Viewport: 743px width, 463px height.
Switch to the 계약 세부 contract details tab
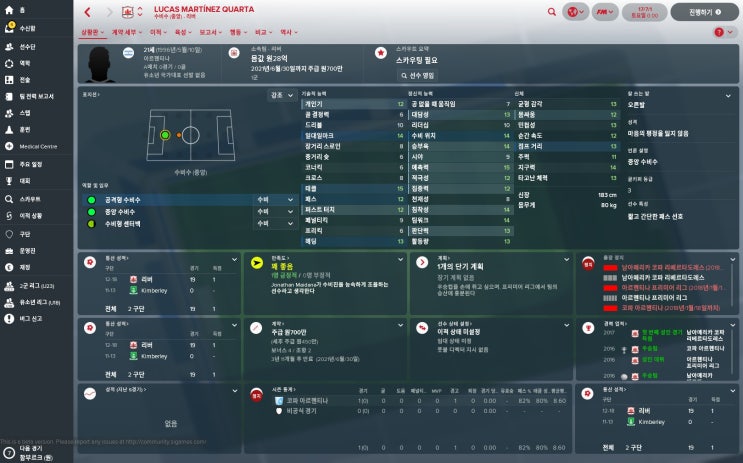126,32
